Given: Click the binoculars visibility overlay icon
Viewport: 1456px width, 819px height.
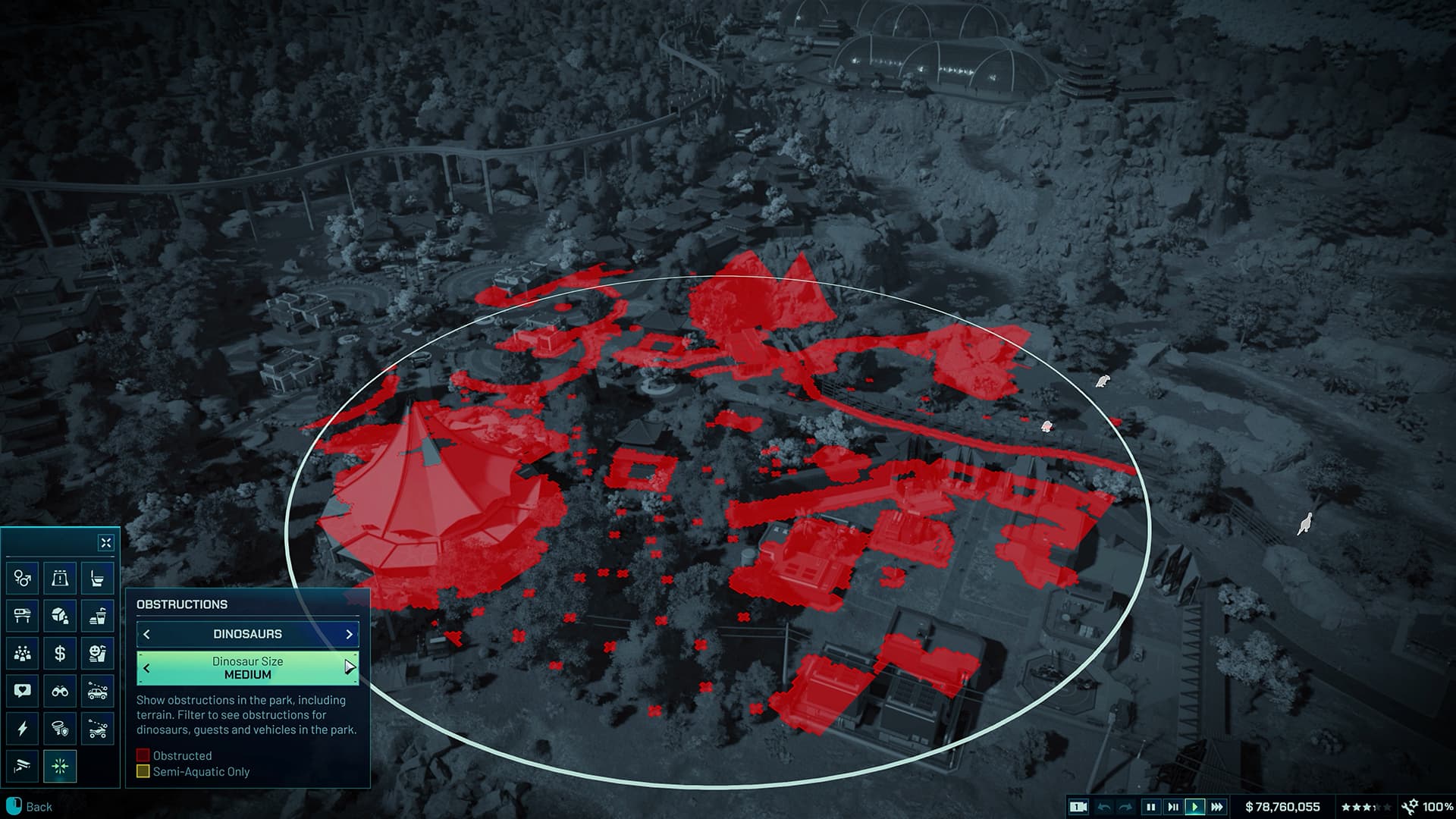Looking at the screenshot, I should 61,691.
